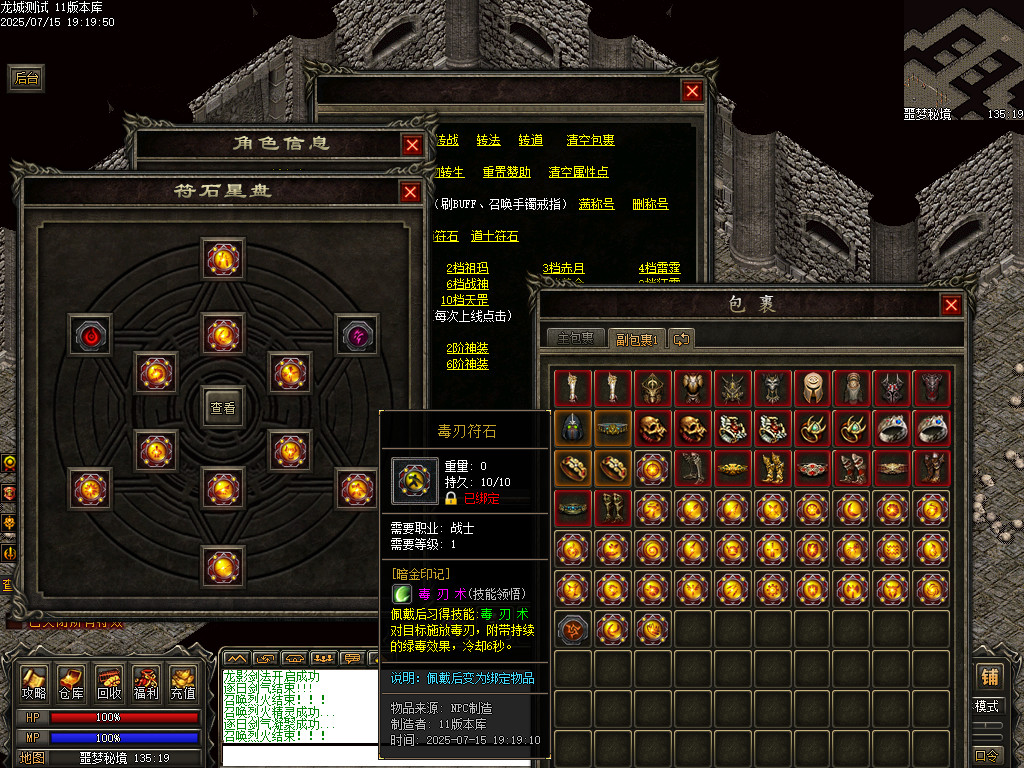Open the 攻略 guide icon

click(x=34, y=683)
